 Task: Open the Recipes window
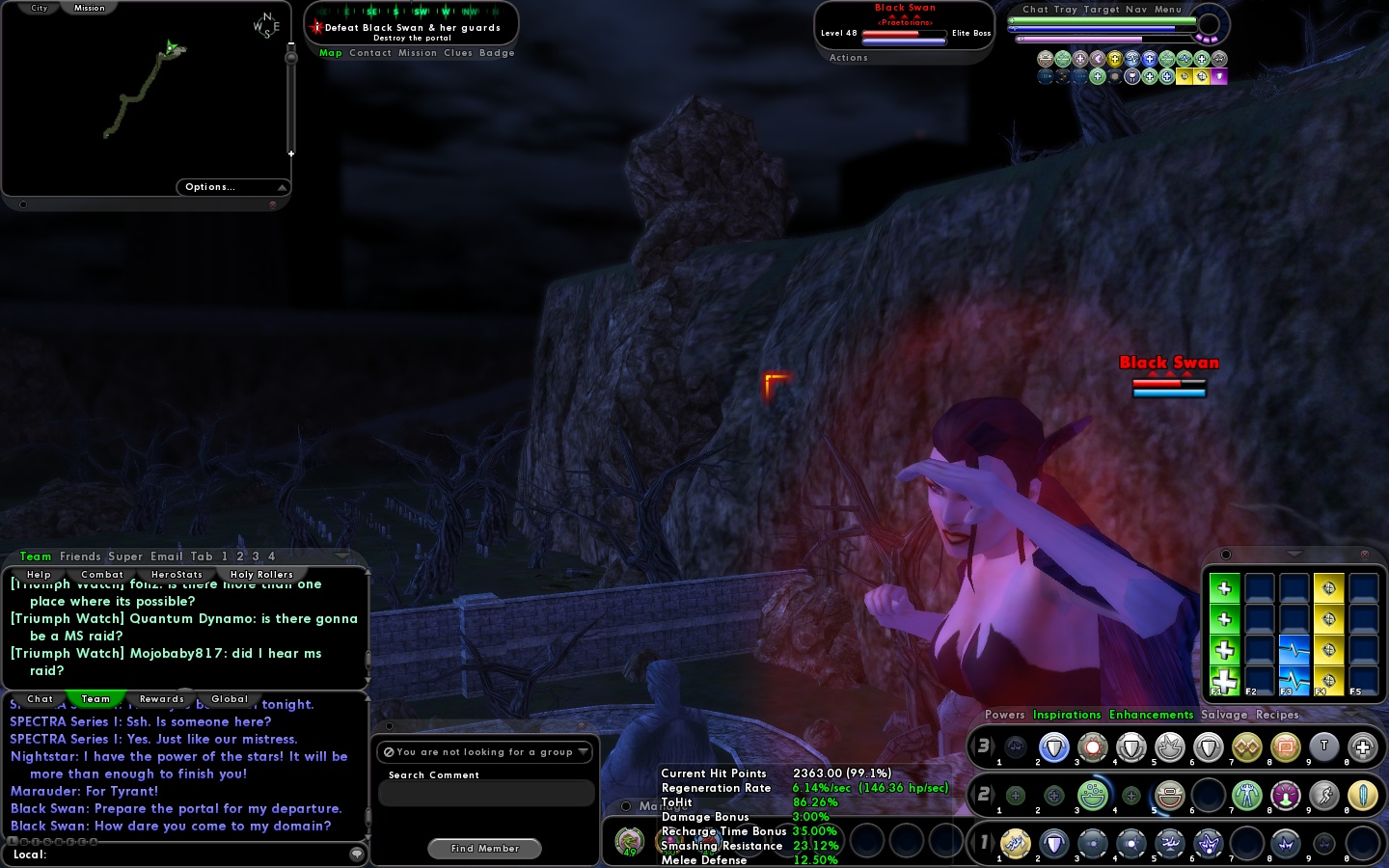pos(1277,715)
